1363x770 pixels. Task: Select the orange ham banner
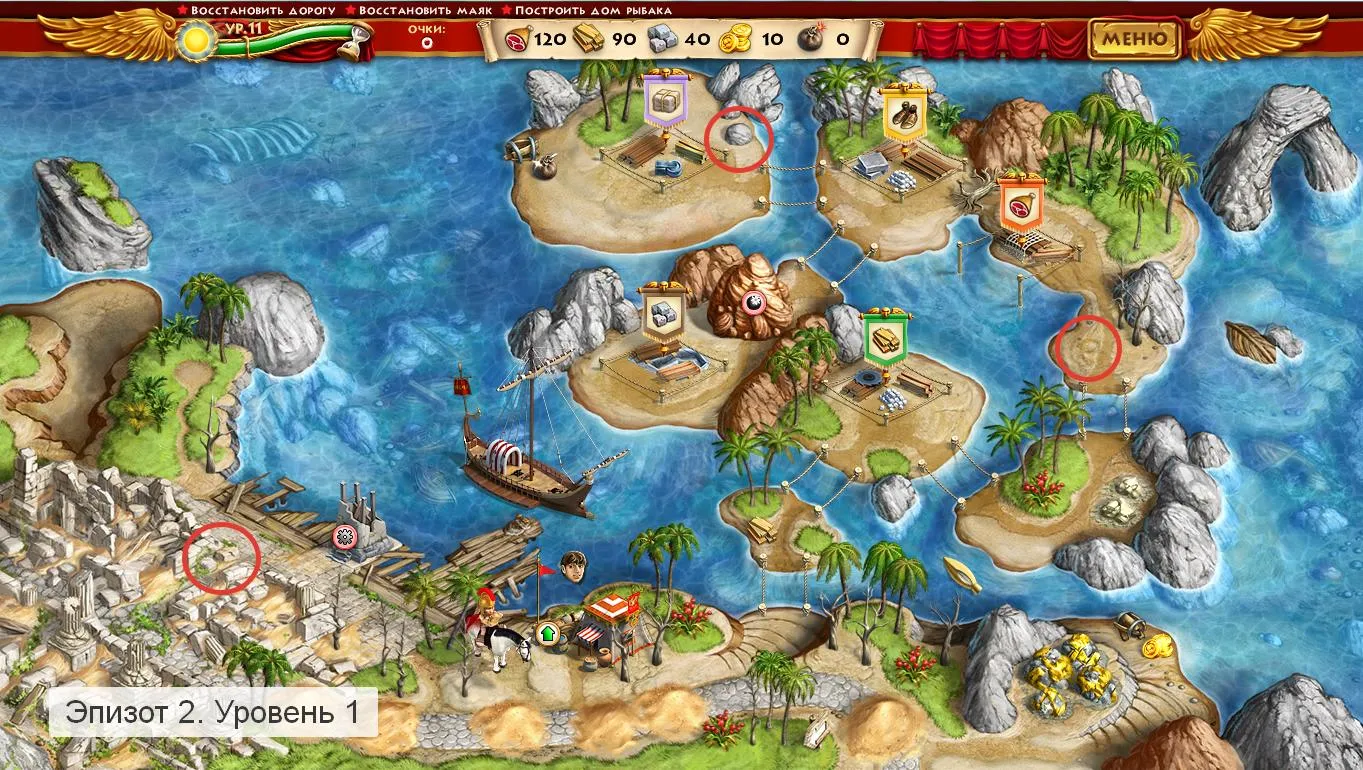click(x=1021, y=205)
